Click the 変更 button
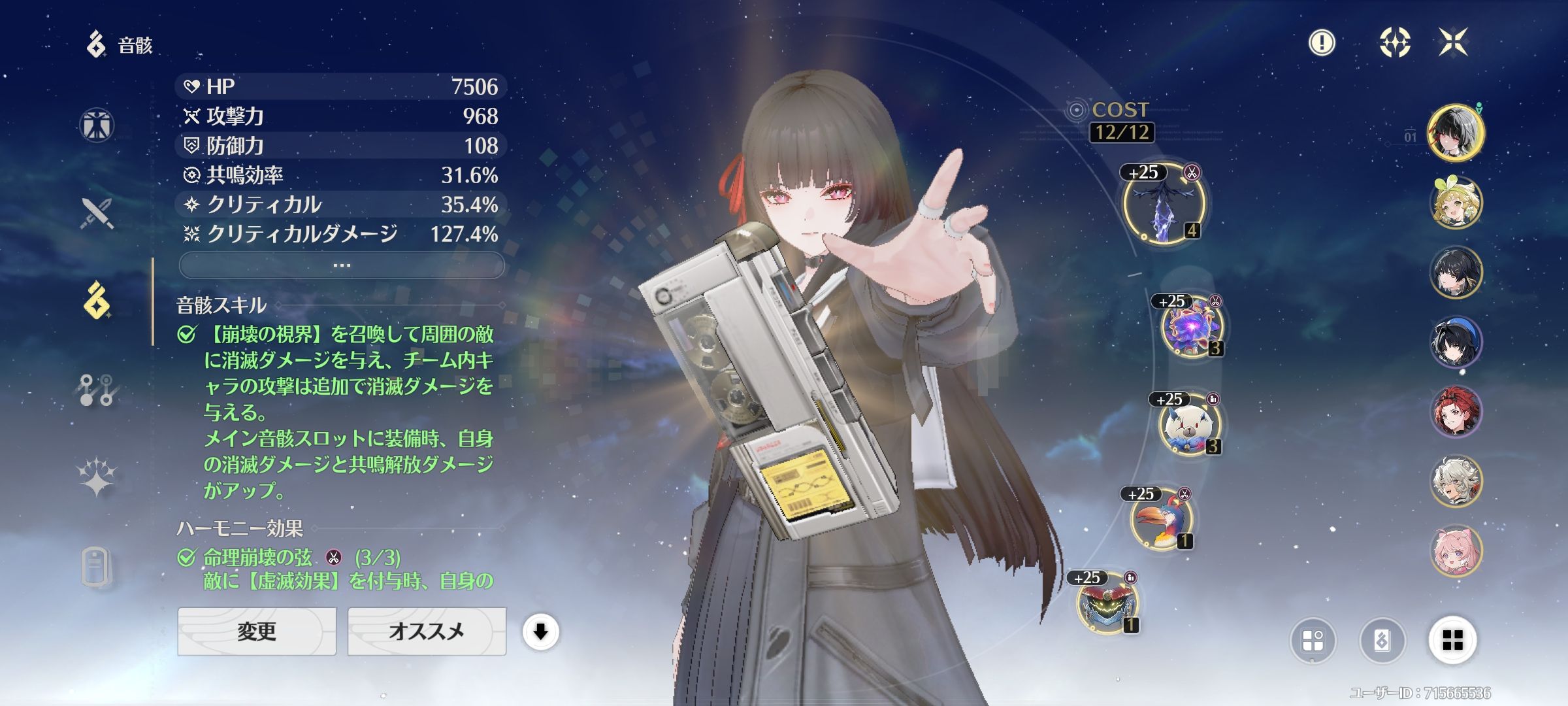Screen dimensions: 1568x706 click(257, 631)
